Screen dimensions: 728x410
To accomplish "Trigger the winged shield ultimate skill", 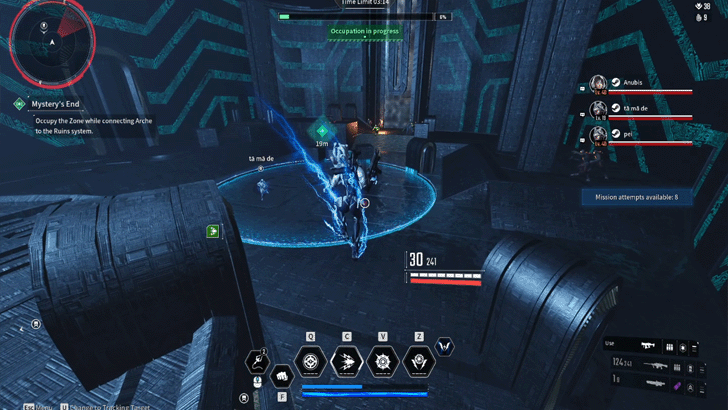I will (418, 362).
